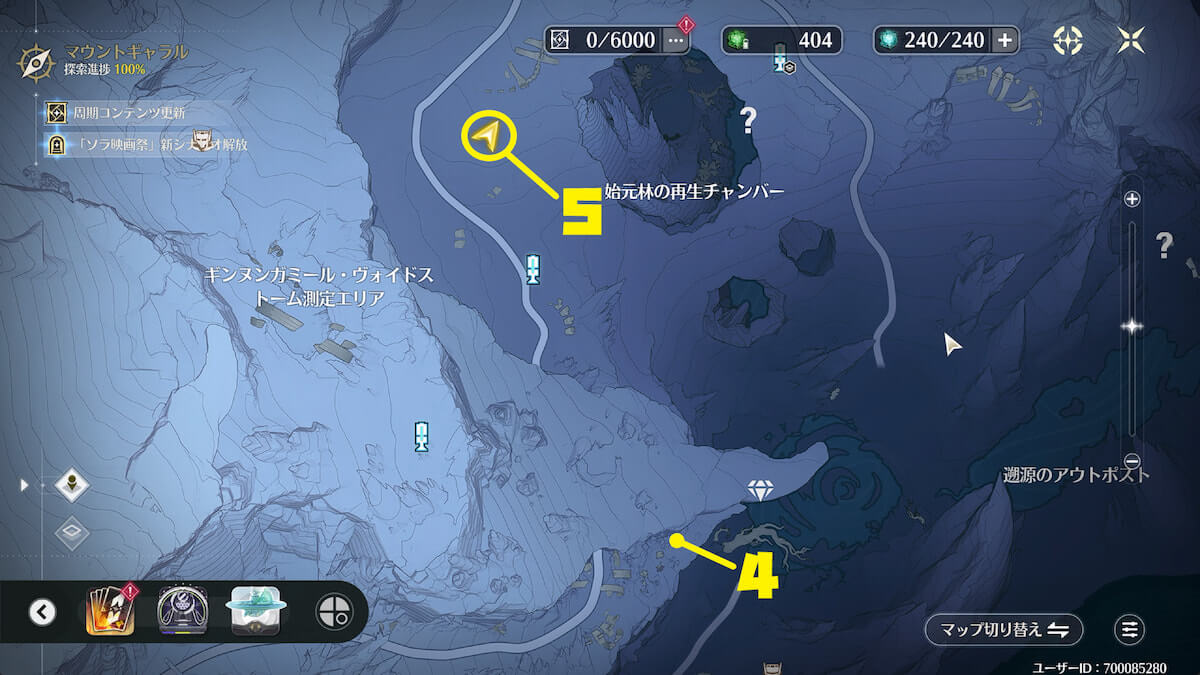Image resolution: width=1200 pixels, height=675 pixels.
Task: Open the マウントギャラル exploration progress compass
Action: pos(36,61)
